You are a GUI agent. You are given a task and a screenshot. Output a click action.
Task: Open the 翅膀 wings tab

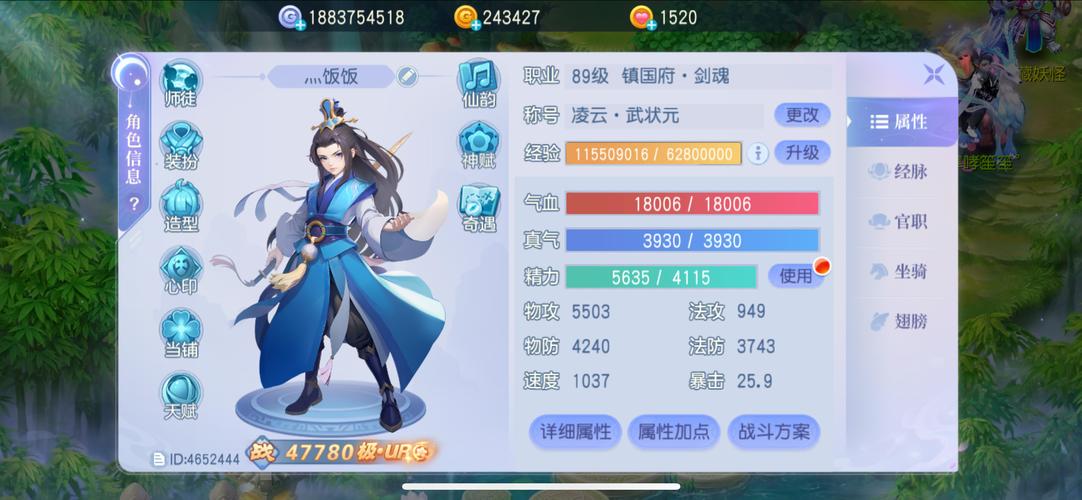(x=899, y=321)
